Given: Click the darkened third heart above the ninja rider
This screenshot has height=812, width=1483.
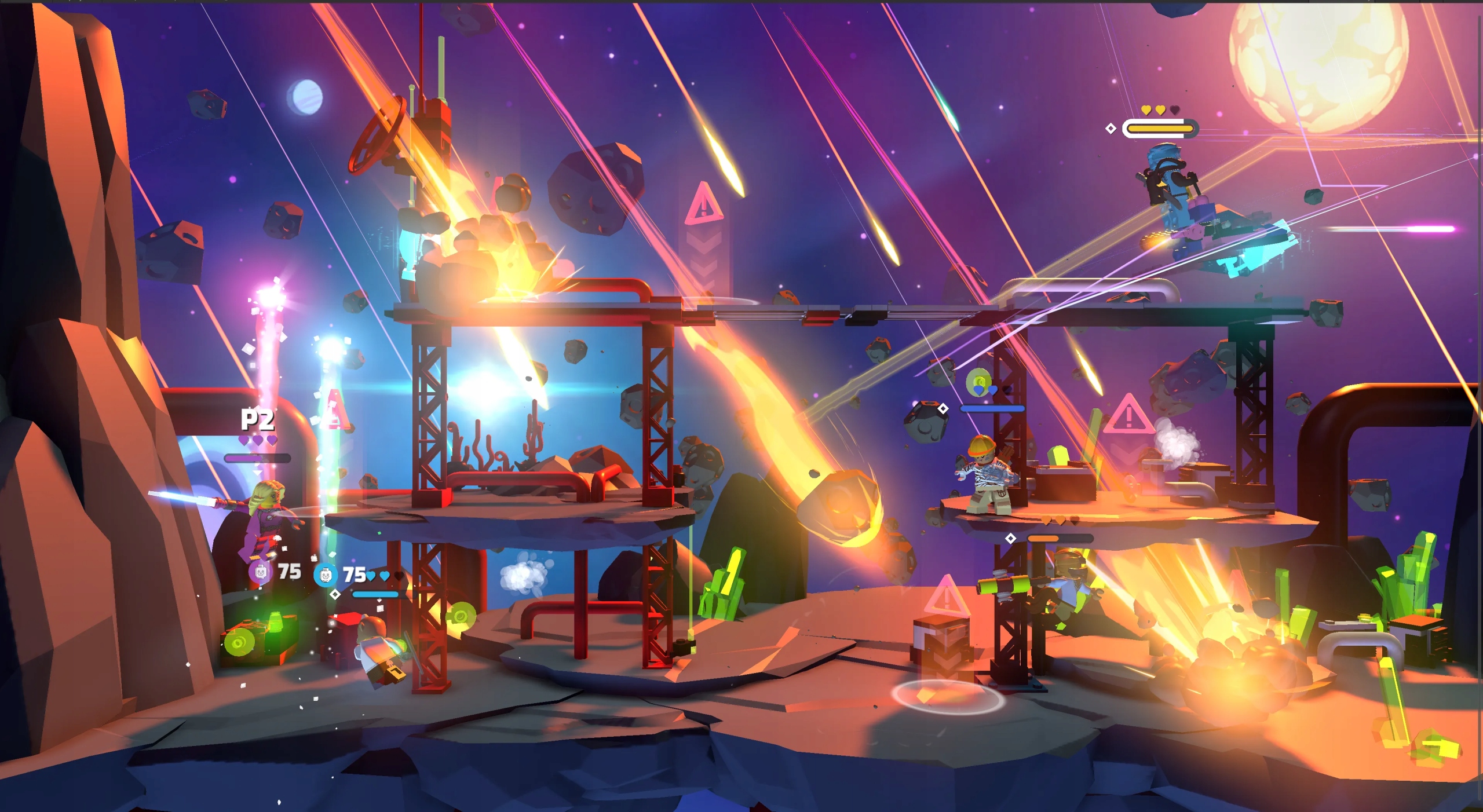Looking at the screenshot, I should point(1175,109).
